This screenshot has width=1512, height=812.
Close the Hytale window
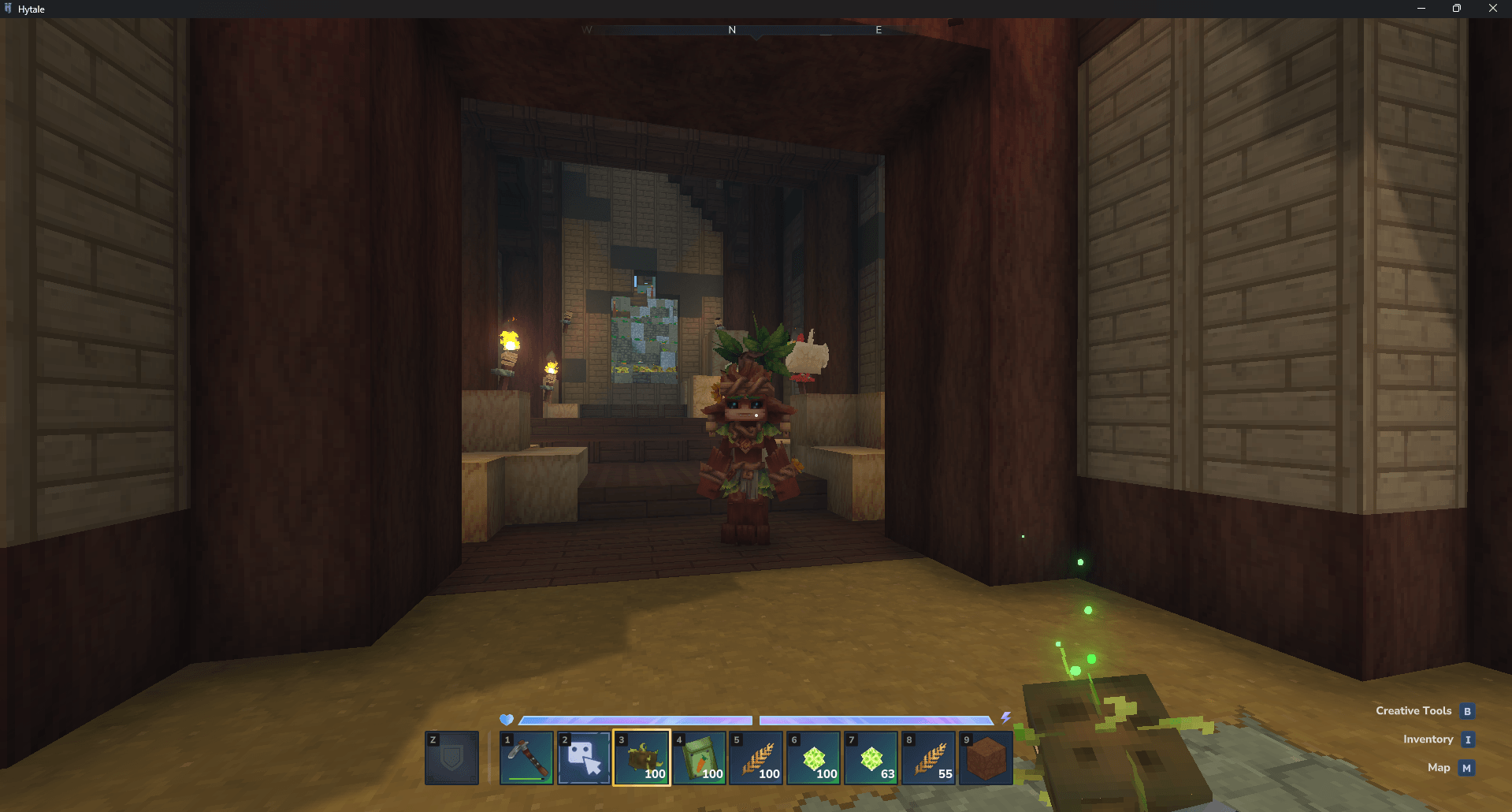pos(1492,9)
